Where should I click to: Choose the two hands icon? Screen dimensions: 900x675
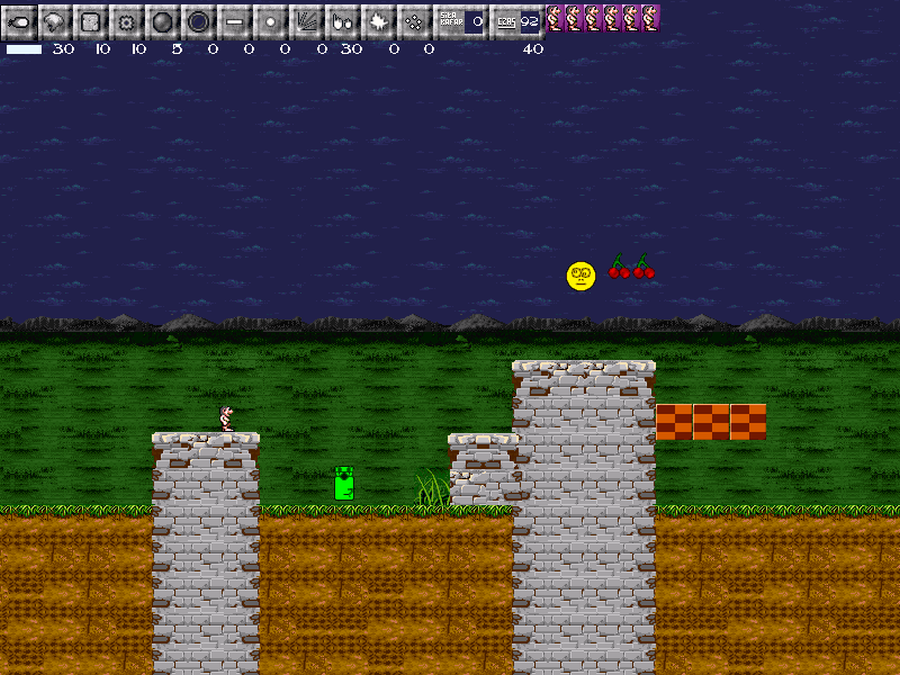point(342,20)
